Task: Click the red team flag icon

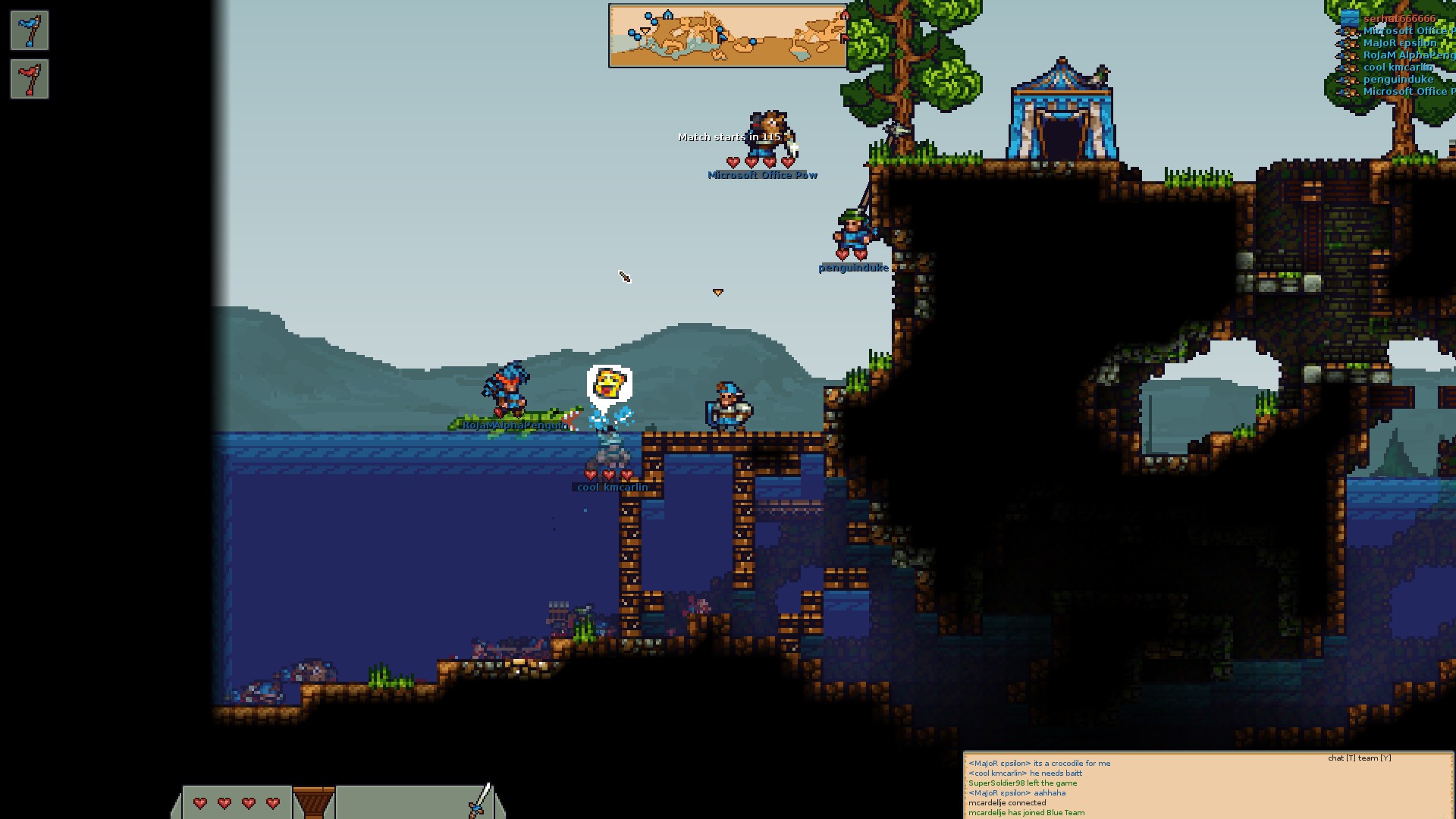Action: 30,79
